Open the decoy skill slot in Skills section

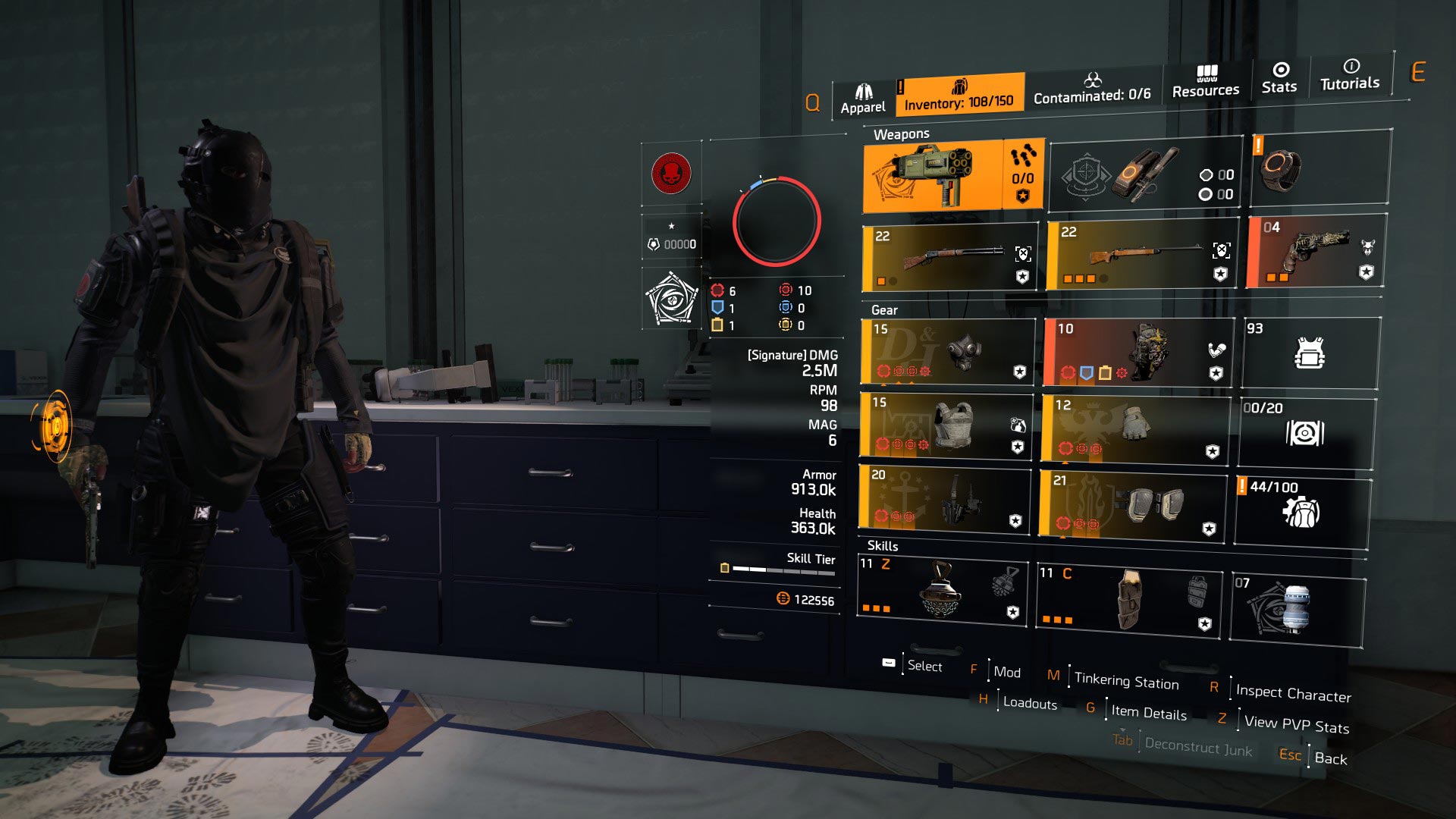click(x=944, y=595)
